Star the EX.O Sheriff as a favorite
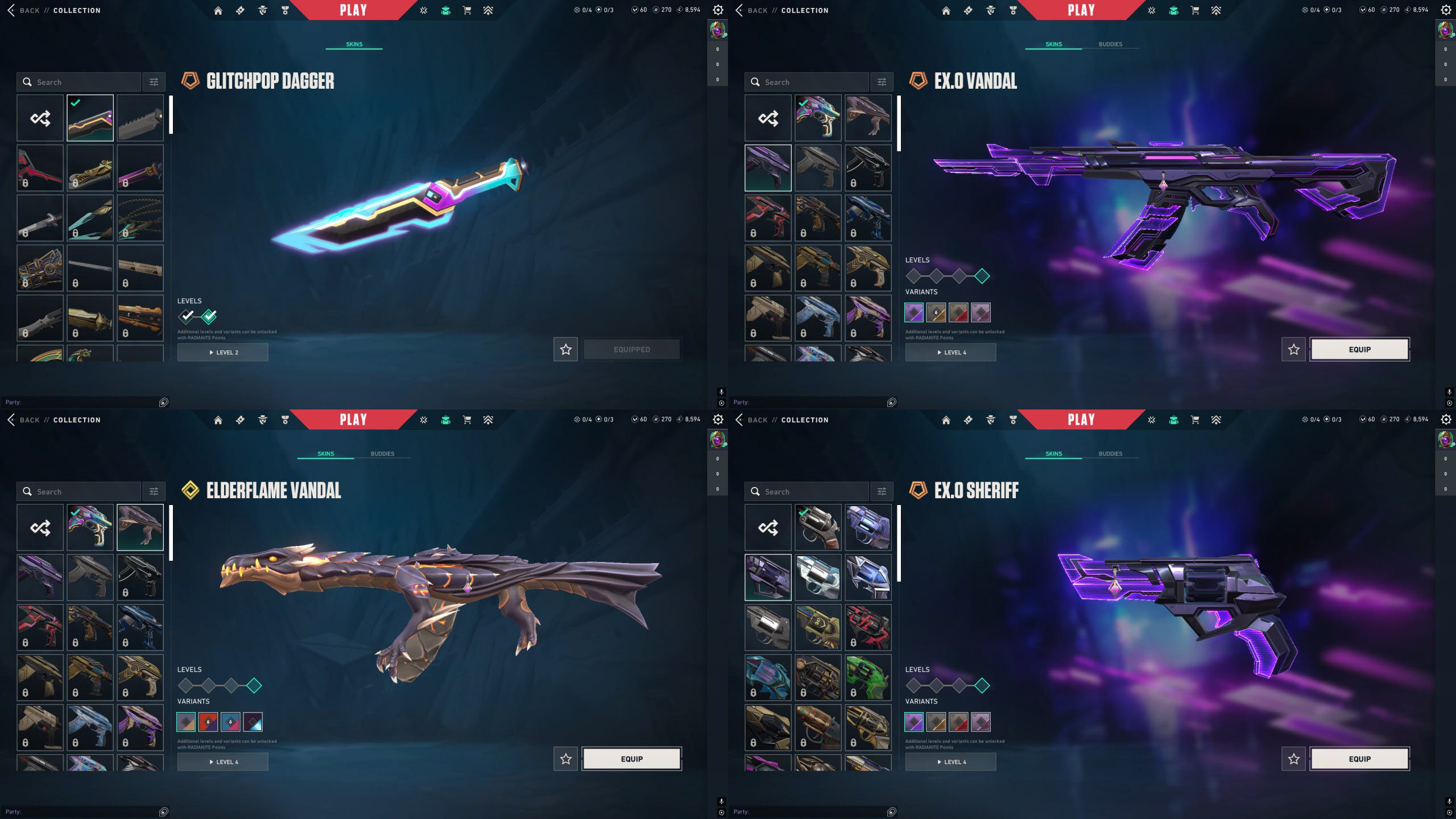The height and width of the screenshot is (819, 1456). click(1294, 759)
